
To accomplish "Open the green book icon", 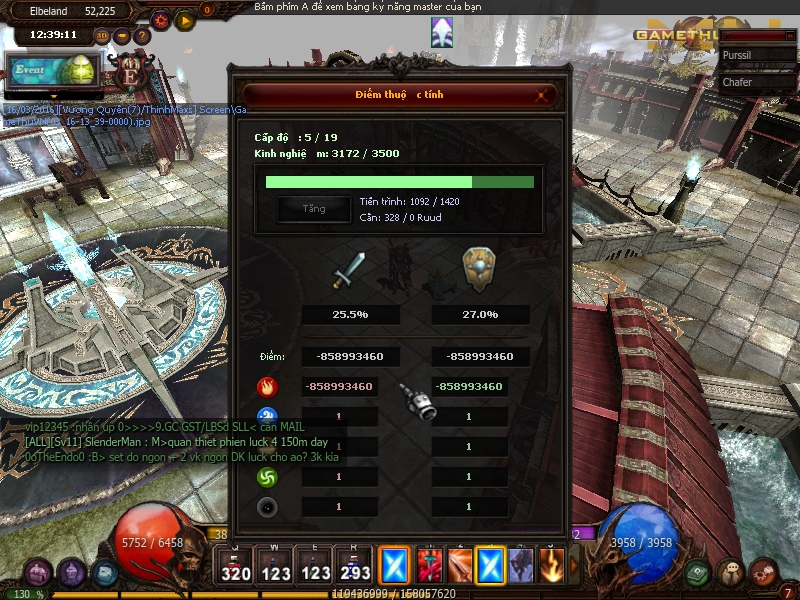I will pos(698,572).
